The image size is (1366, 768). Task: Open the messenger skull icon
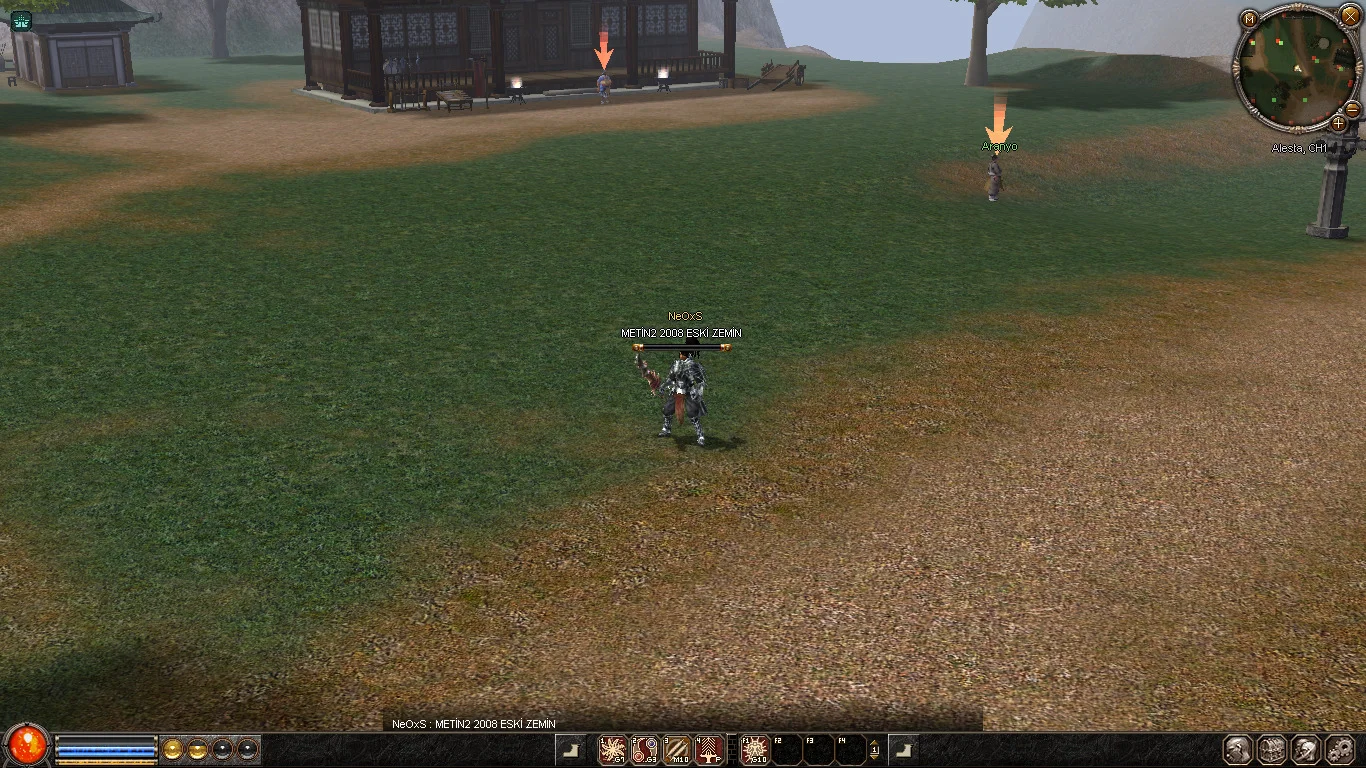pyautogui.click(x=1306, y=749)
